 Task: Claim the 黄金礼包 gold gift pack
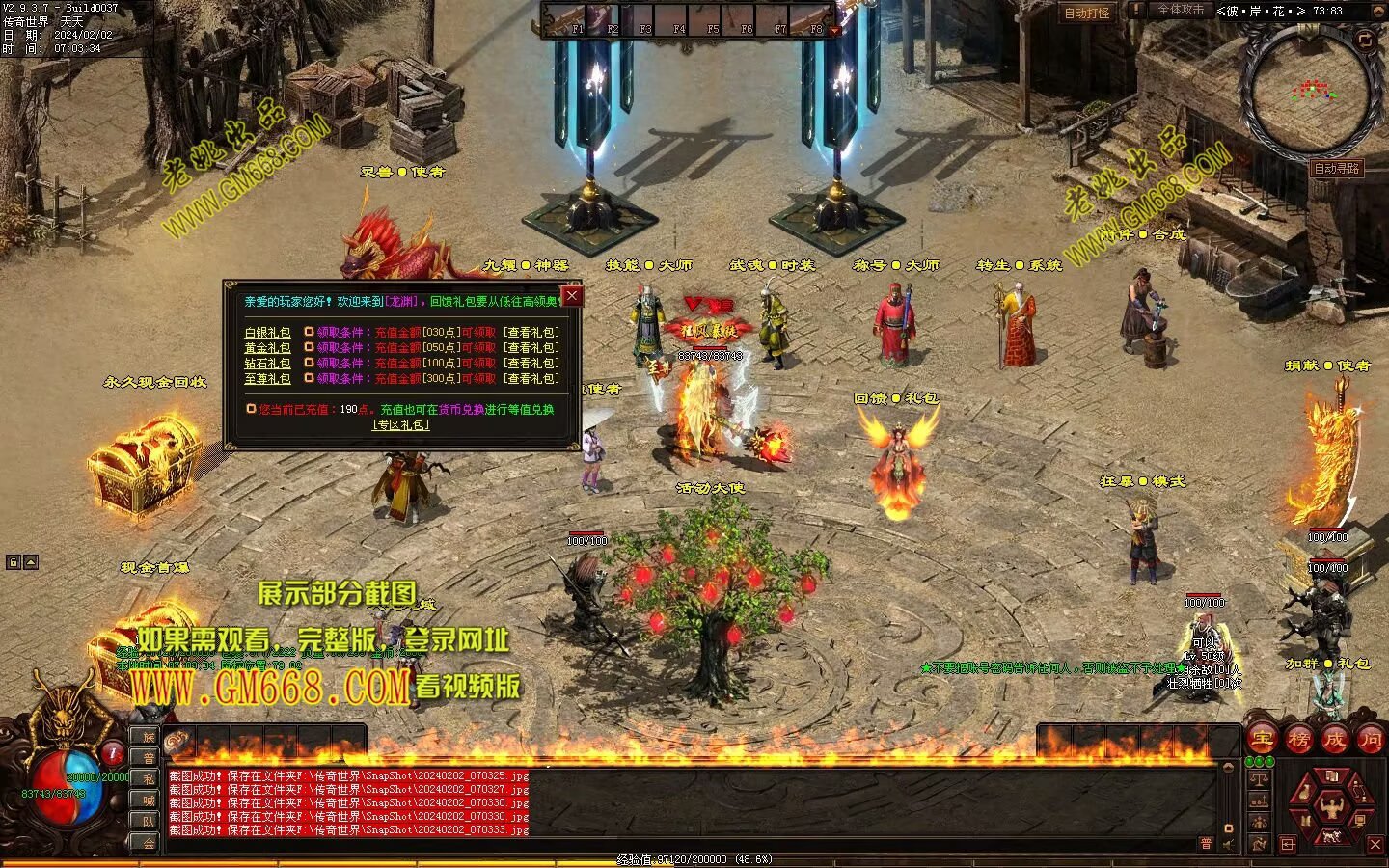[477, 348]
